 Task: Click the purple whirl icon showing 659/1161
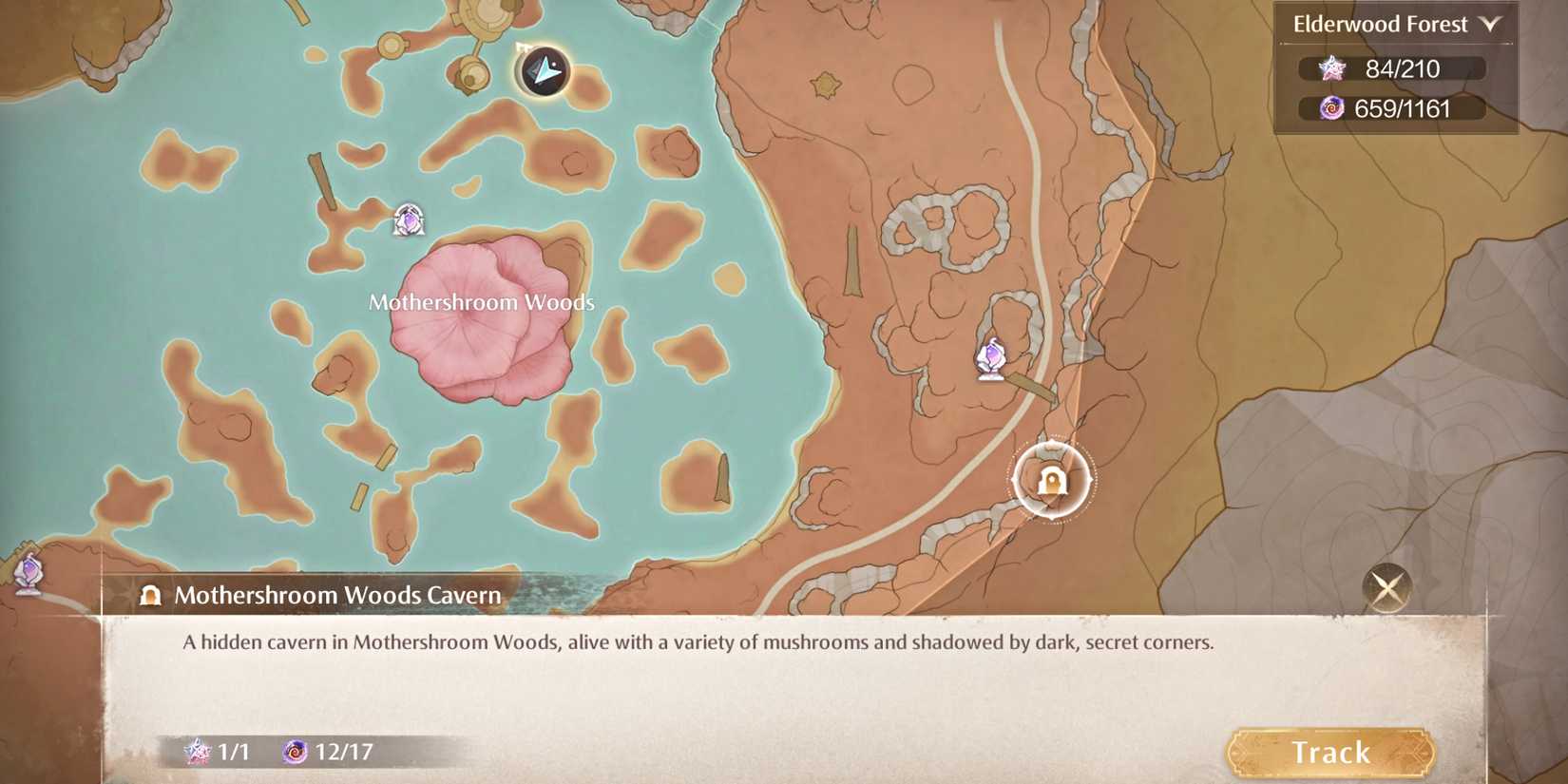pyautogui.click(x=1334, y=108)
